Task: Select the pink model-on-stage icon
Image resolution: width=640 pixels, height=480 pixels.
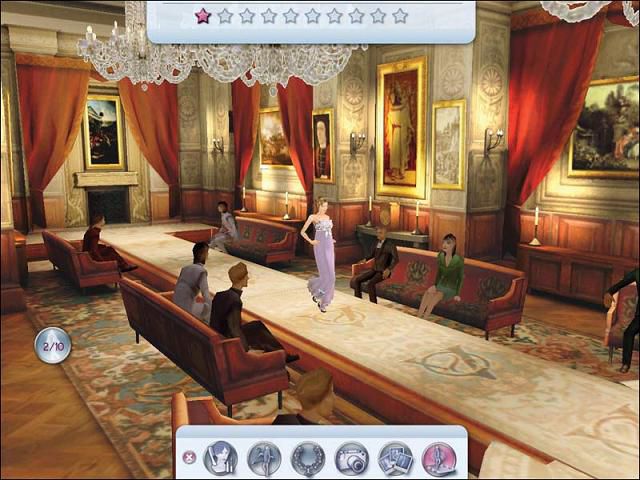Action: point(439,458)
